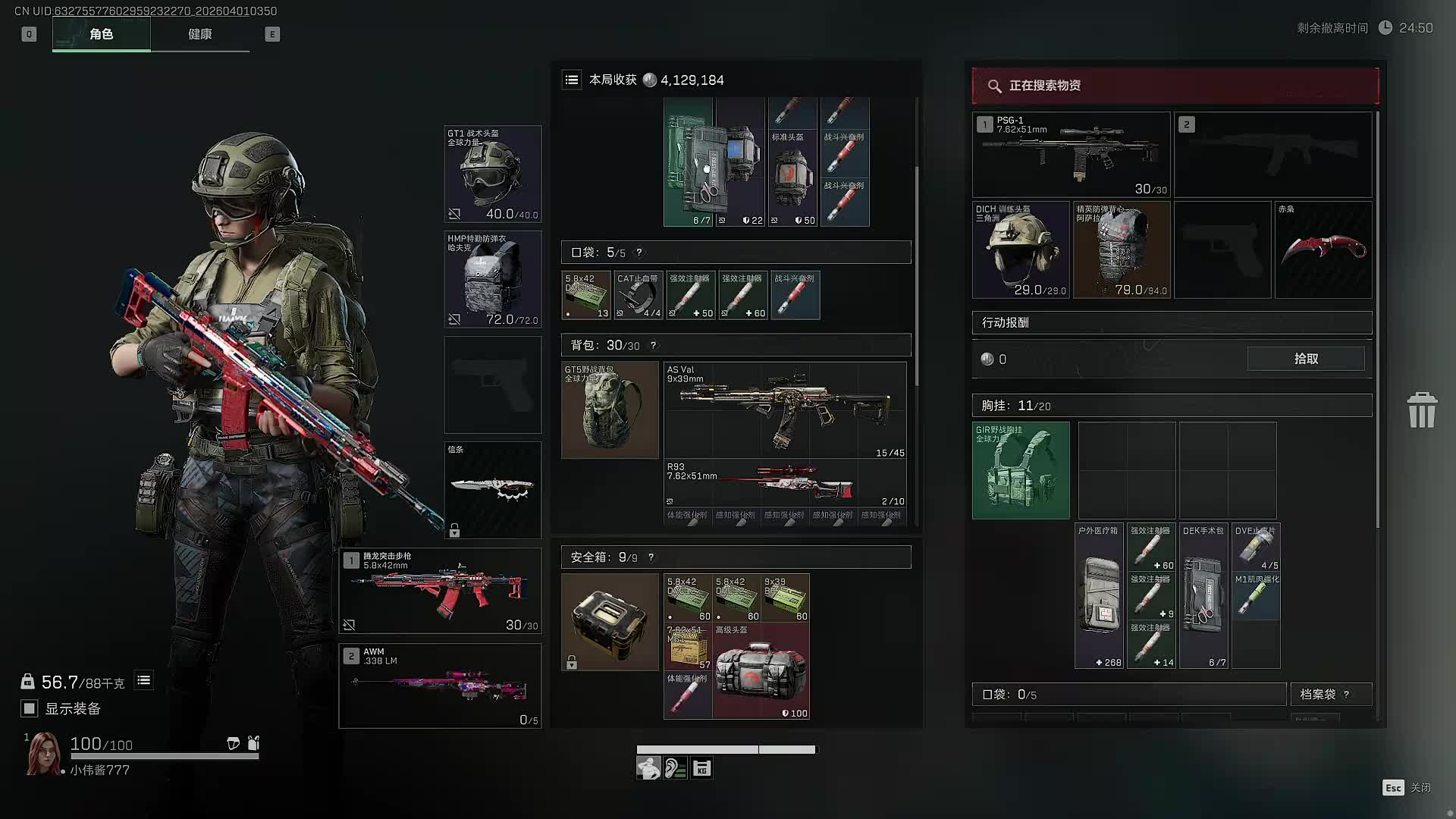This screenshot has width=1456, height=819.
Task: Select the HMP特勤防弹衣 armor slot
Action: tap(492, 279)
